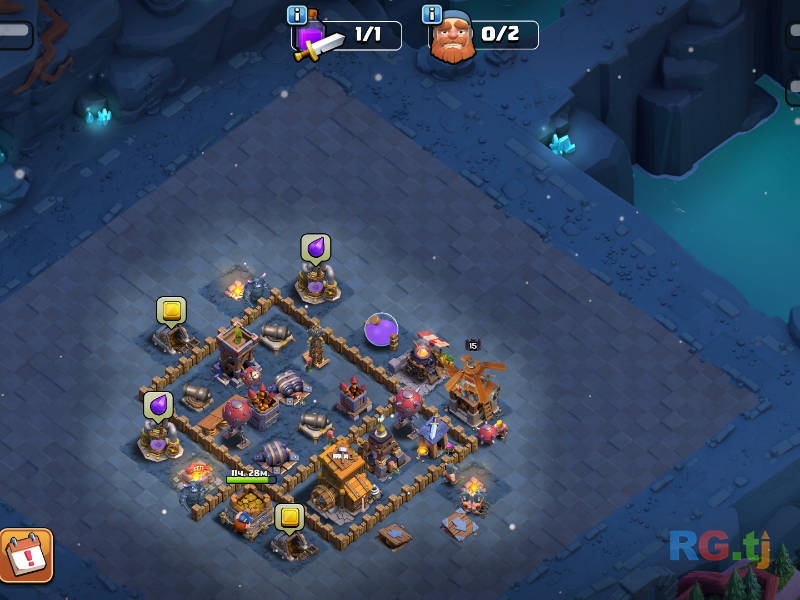Screen dimensions: 800x600
Task: Open the info button beside the sword icon
Action: [297, 15]
